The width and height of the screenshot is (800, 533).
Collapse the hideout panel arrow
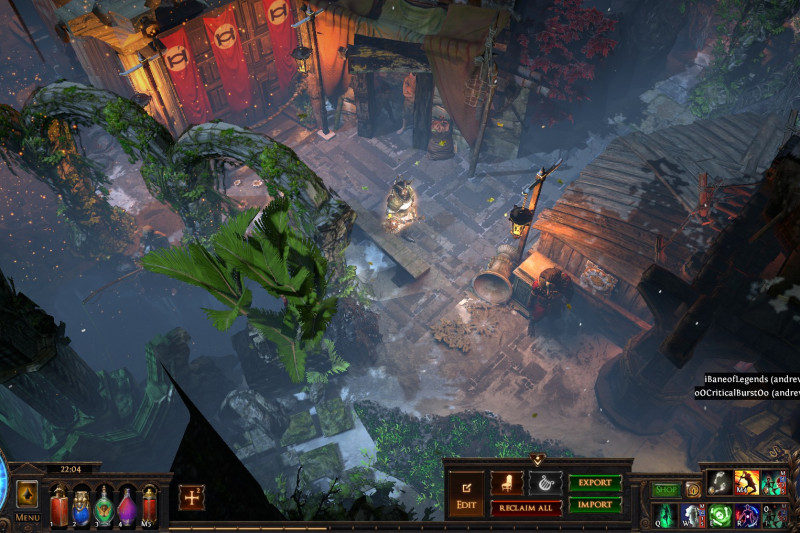click(538, 461)
